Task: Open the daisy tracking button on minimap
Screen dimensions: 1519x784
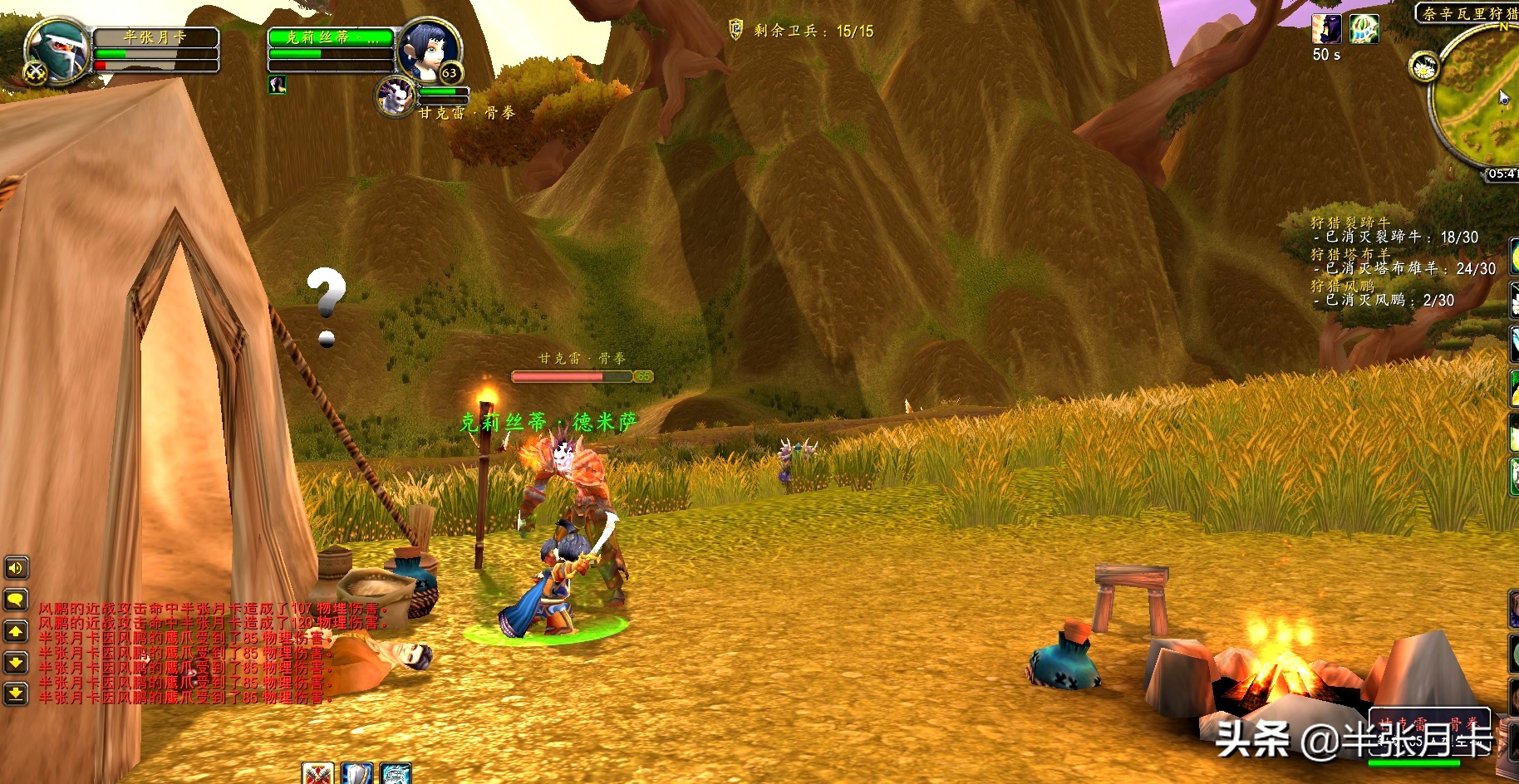Action: 1424,66
